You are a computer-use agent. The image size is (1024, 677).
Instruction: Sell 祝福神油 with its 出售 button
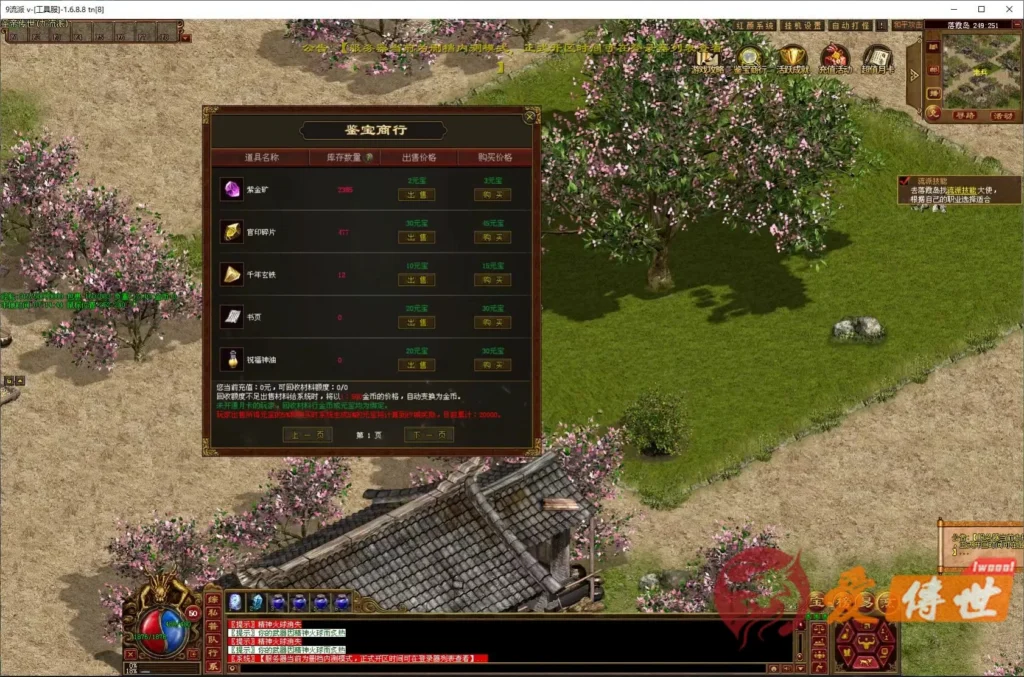(x=416, y=365)
